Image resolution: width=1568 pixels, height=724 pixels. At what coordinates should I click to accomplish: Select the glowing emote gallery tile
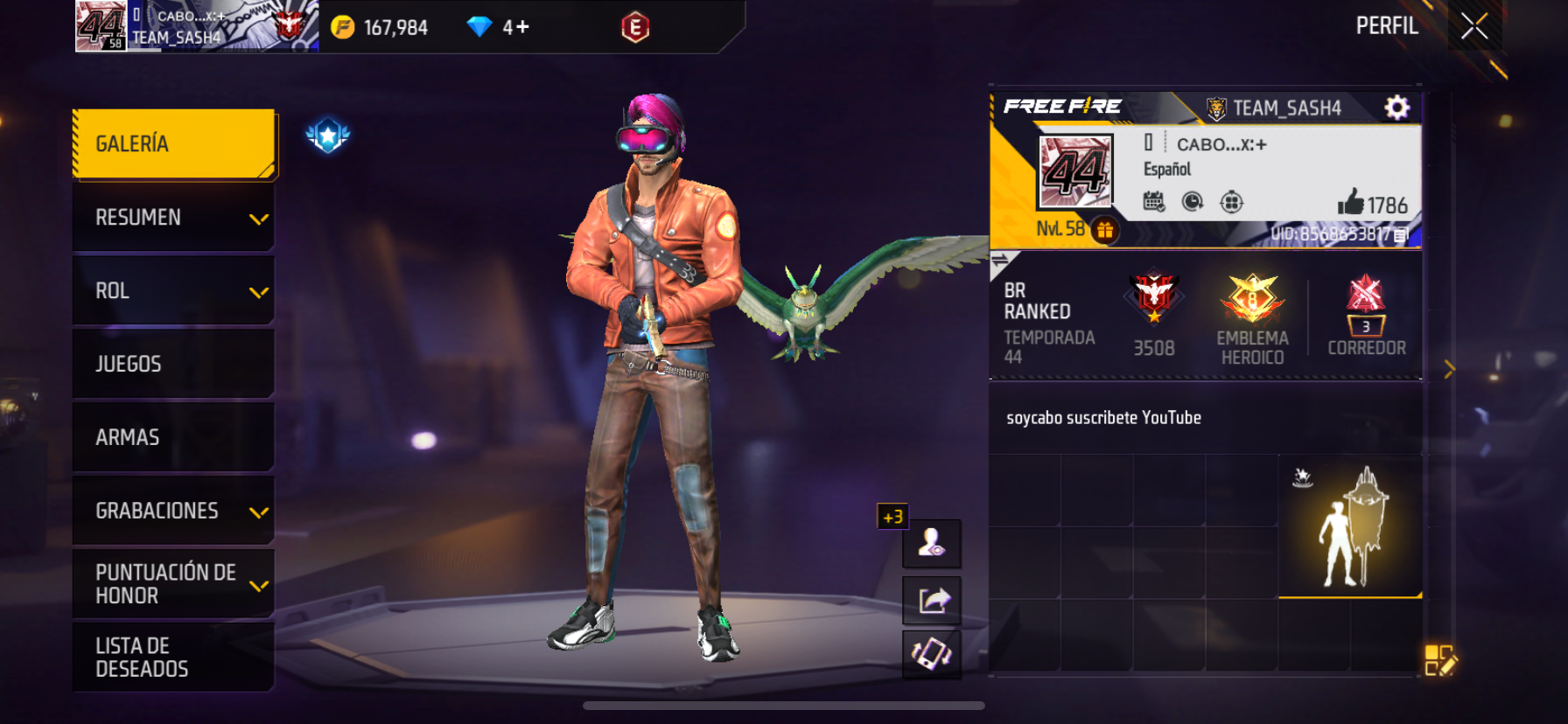1350,526
